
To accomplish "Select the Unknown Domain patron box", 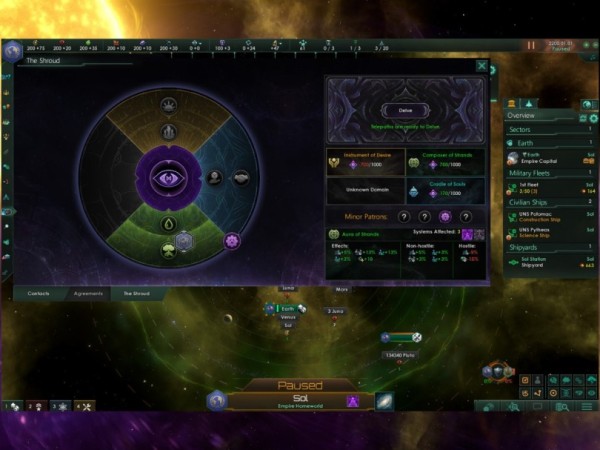I will click(x=365, y=189).
